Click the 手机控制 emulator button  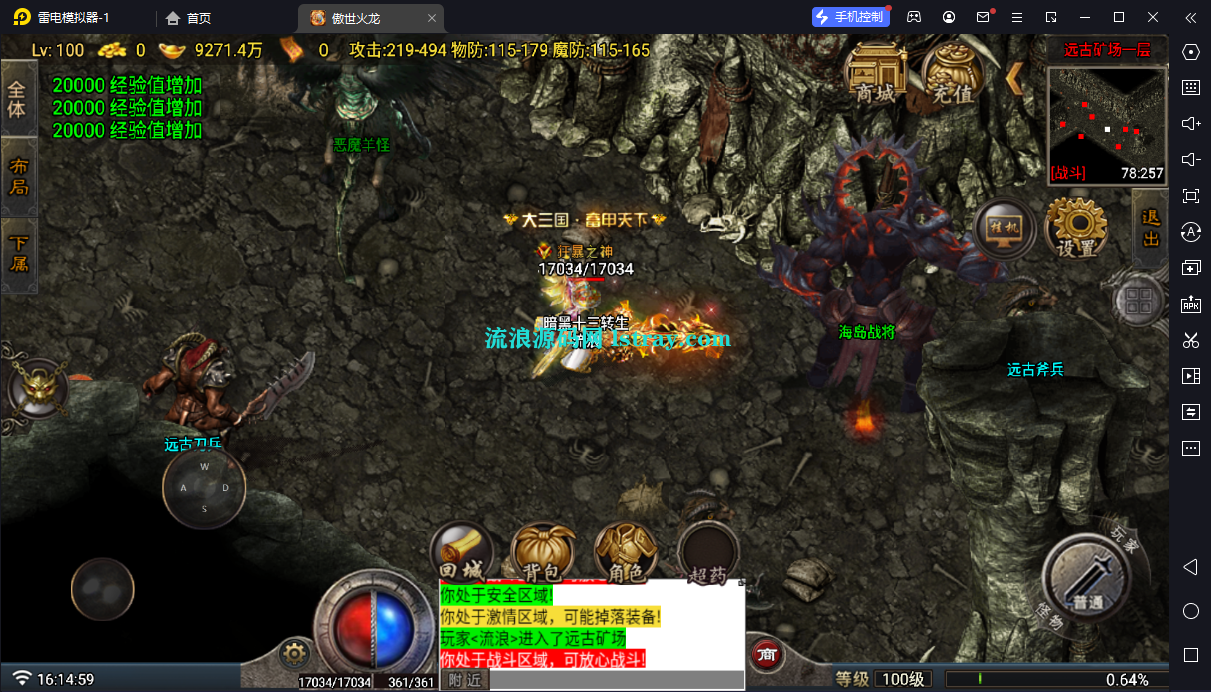(x=849, y=17)
